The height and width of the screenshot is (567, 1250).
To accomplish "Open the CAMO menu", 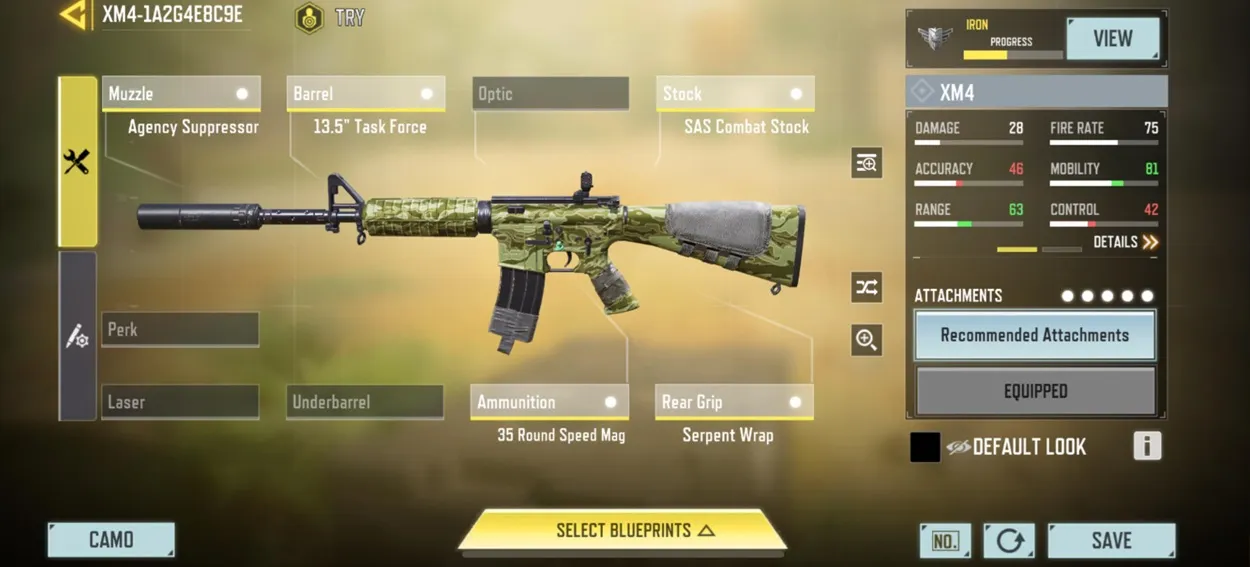I will click(x=111, y=540).
